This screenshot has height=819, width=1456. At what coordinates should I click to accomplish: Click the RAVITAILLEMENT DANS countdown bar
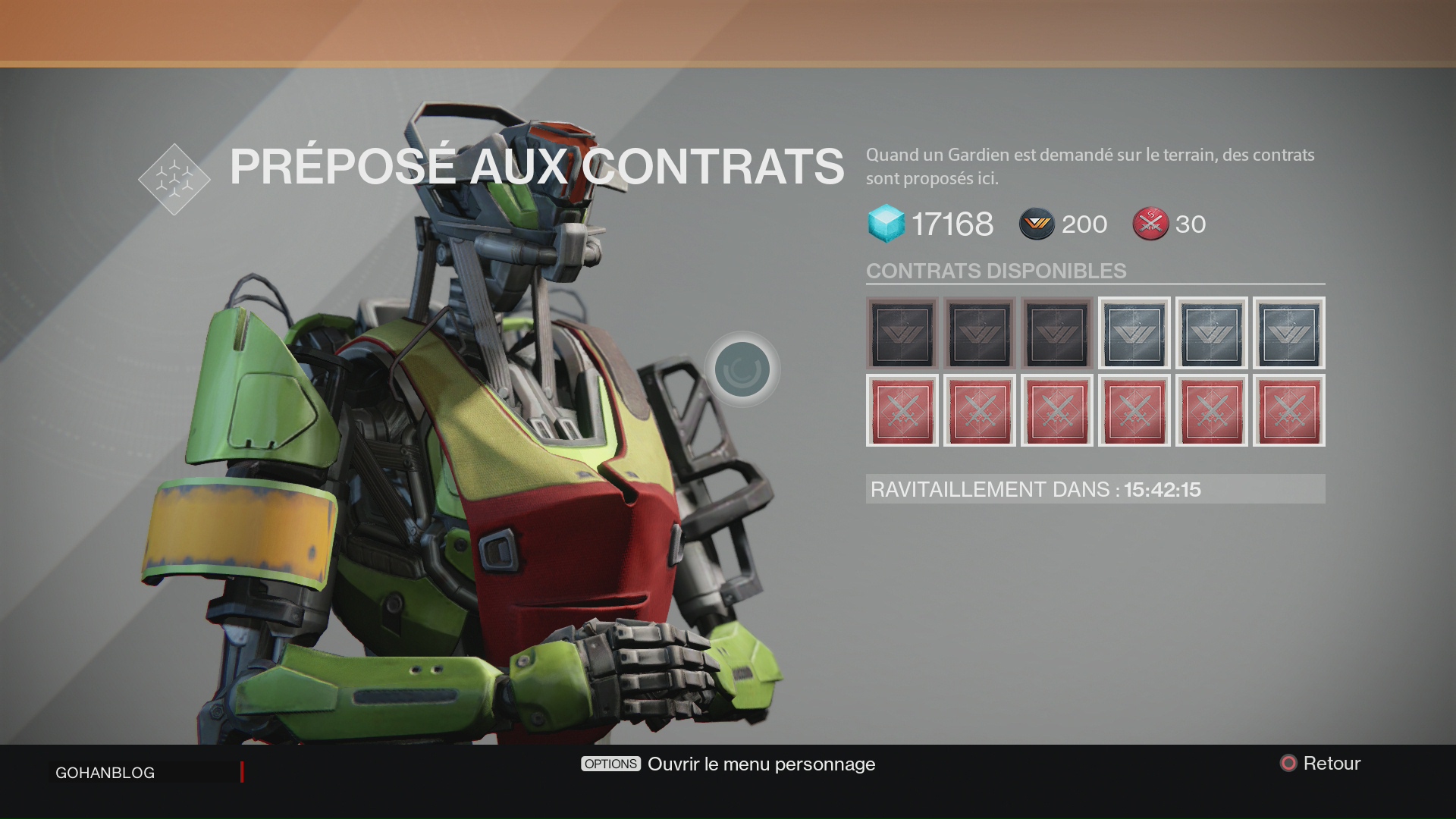(x=1094, y=489)
